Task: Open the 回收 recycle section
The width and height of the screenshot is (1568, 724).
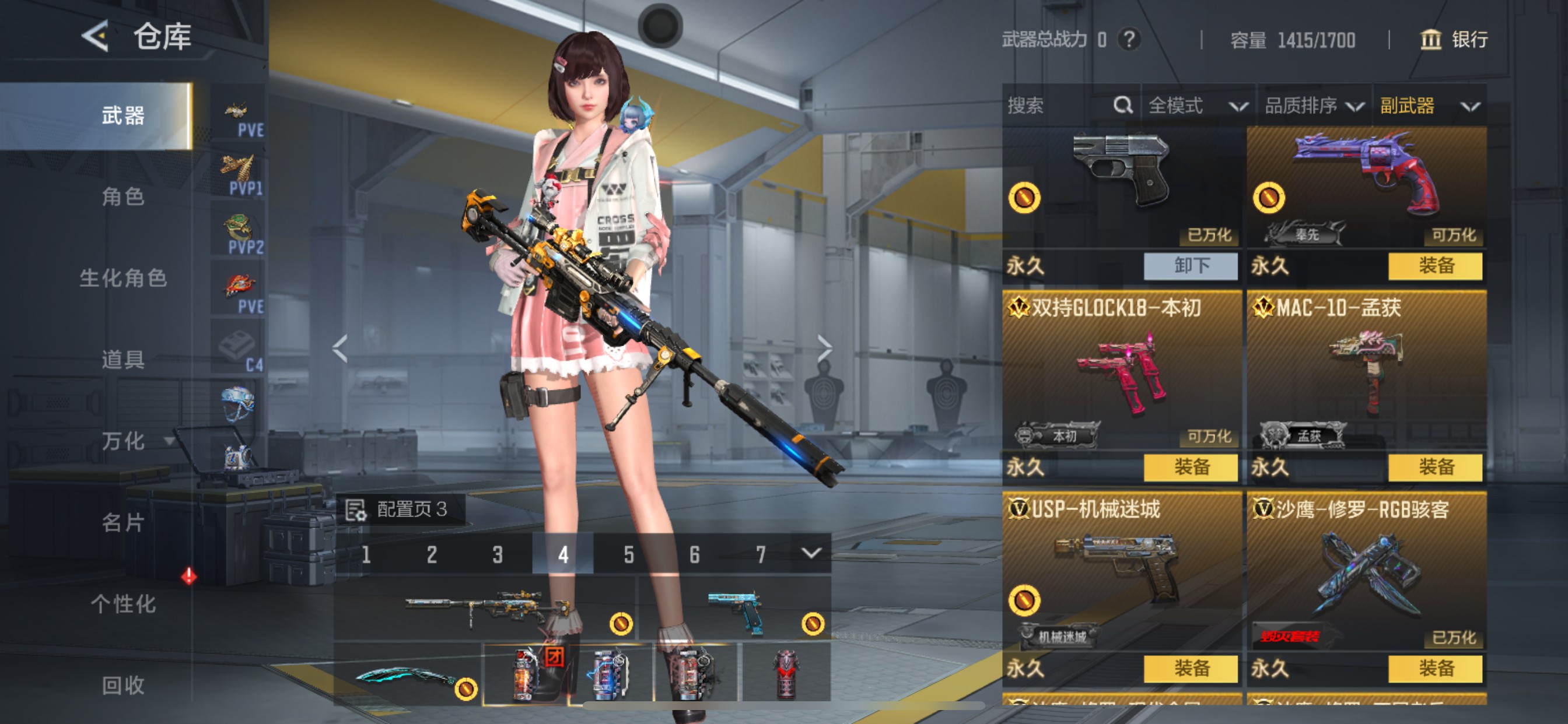Action: tap(123, 686)
